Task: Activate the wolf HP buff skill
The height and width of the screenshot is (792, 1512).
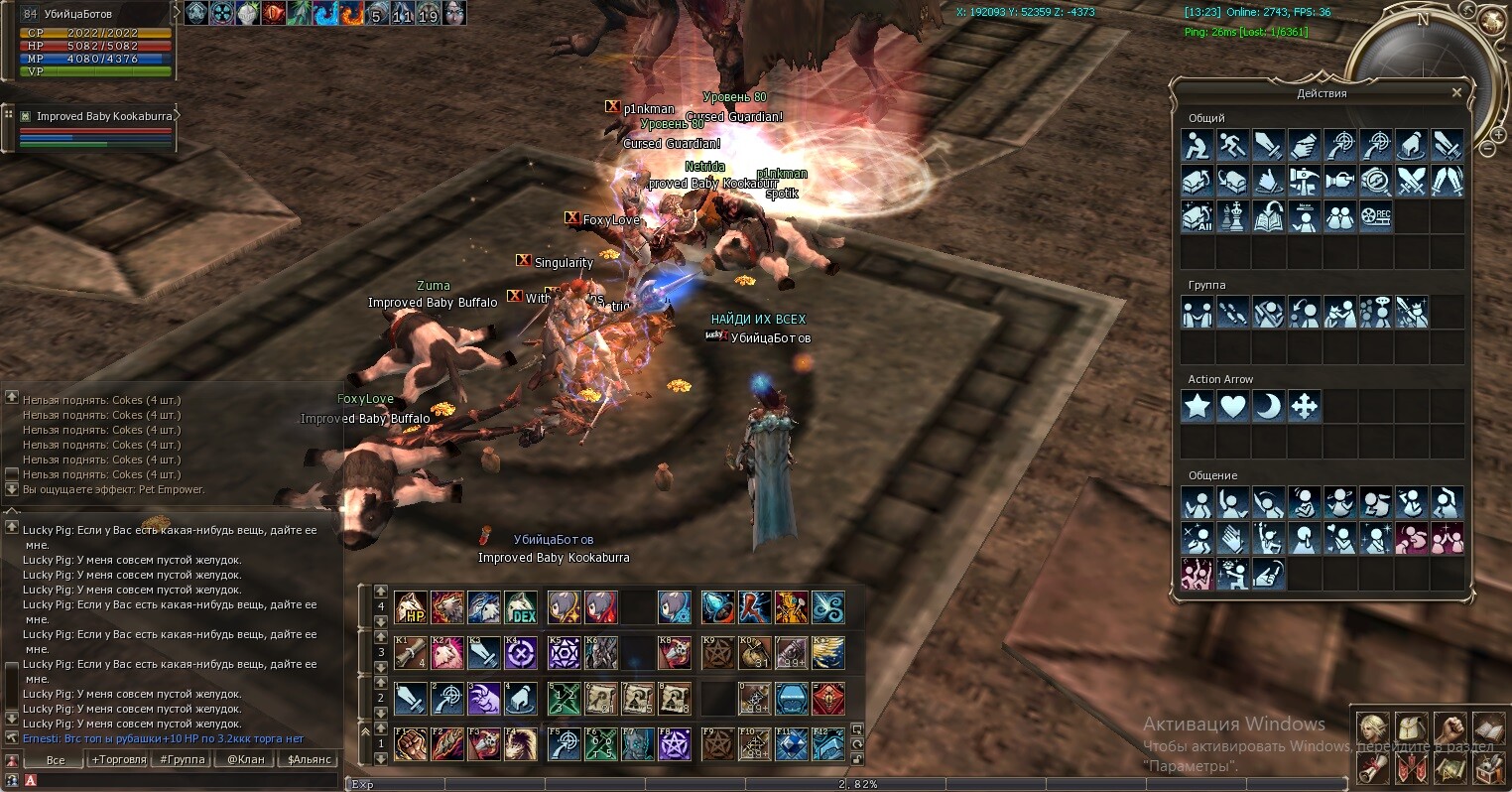Action: (x=410, y=606)
